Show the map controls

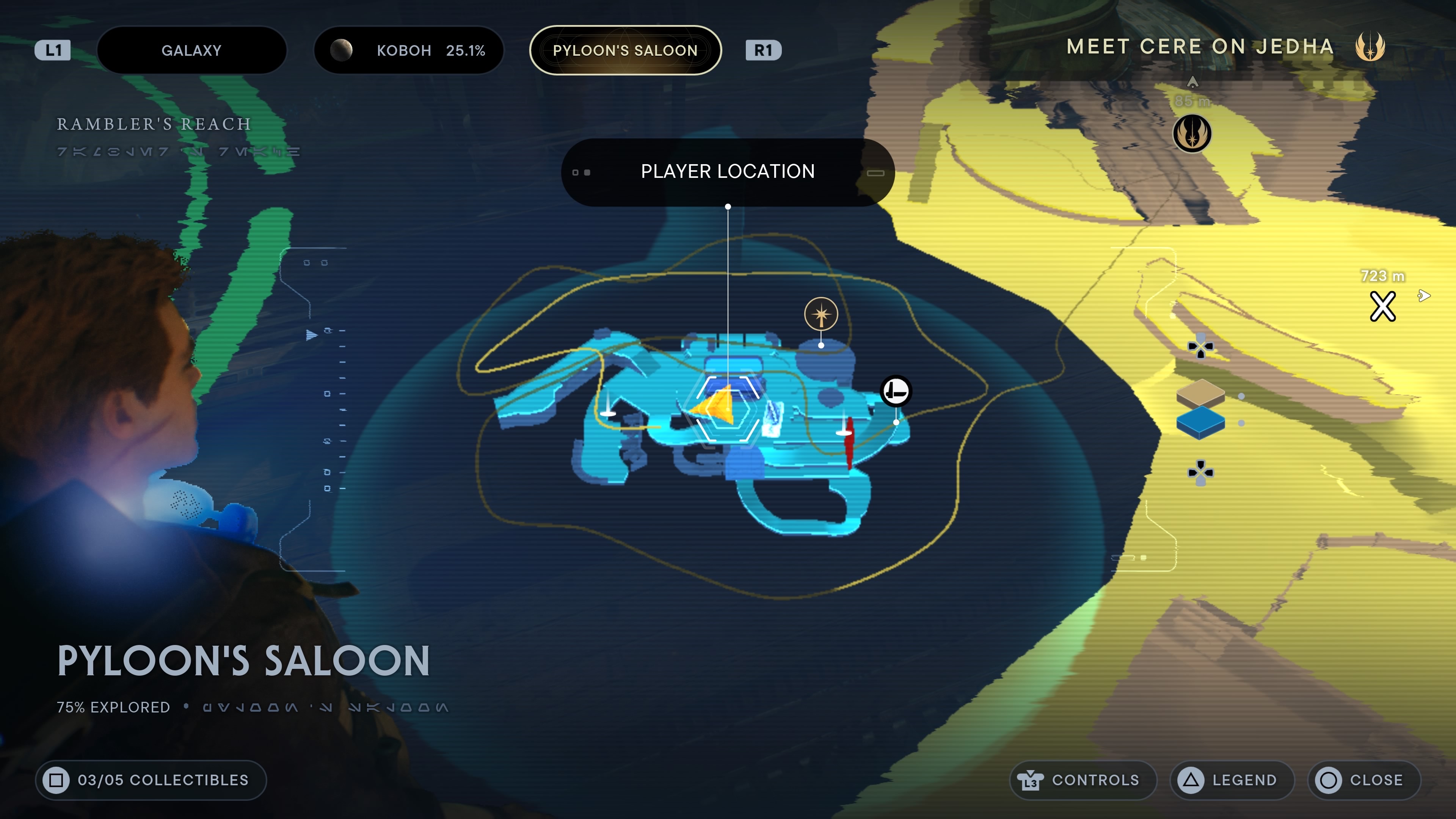click(1083, 780)
